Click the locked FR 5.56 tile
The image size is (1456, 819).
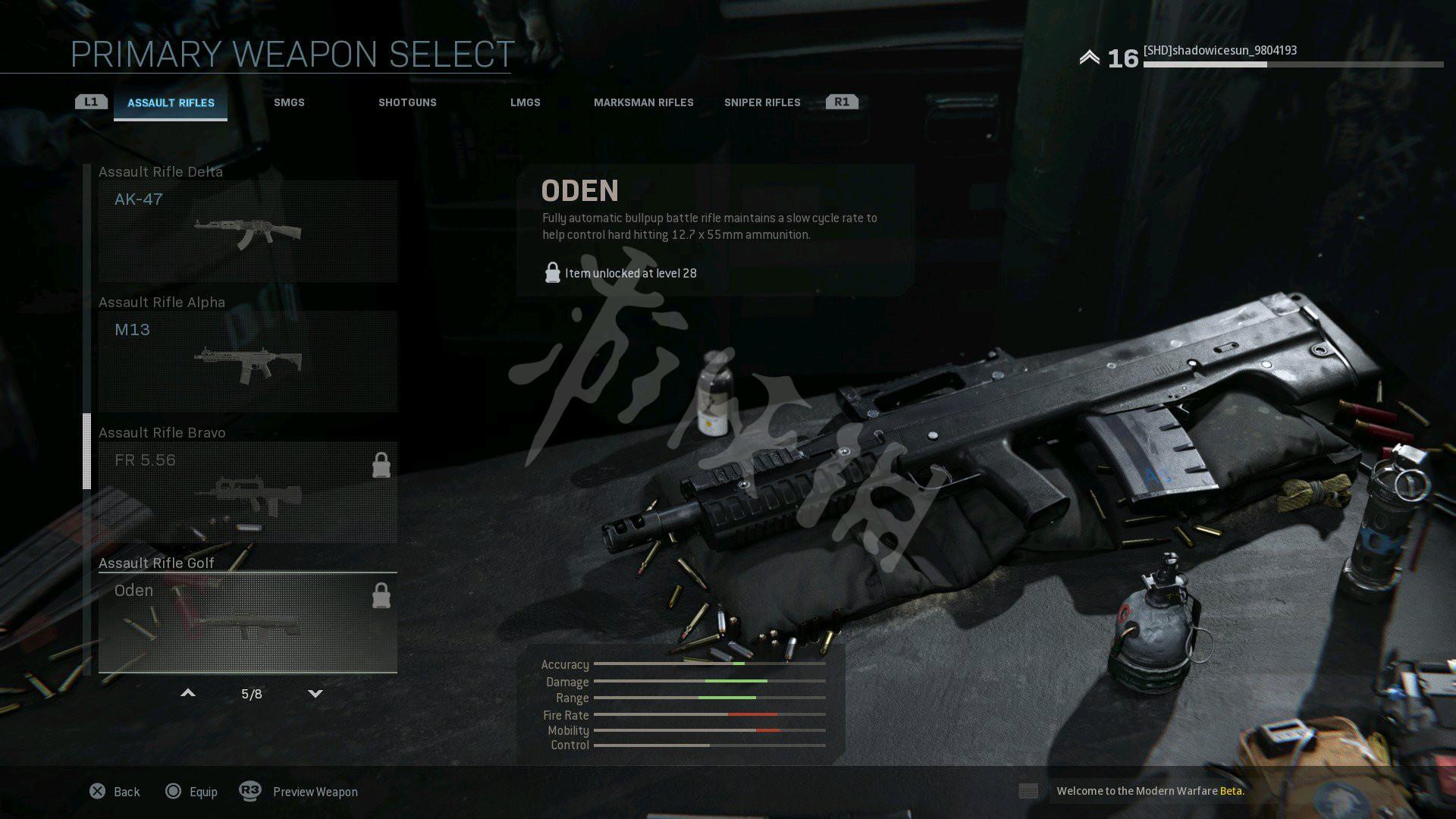[247, 492]
